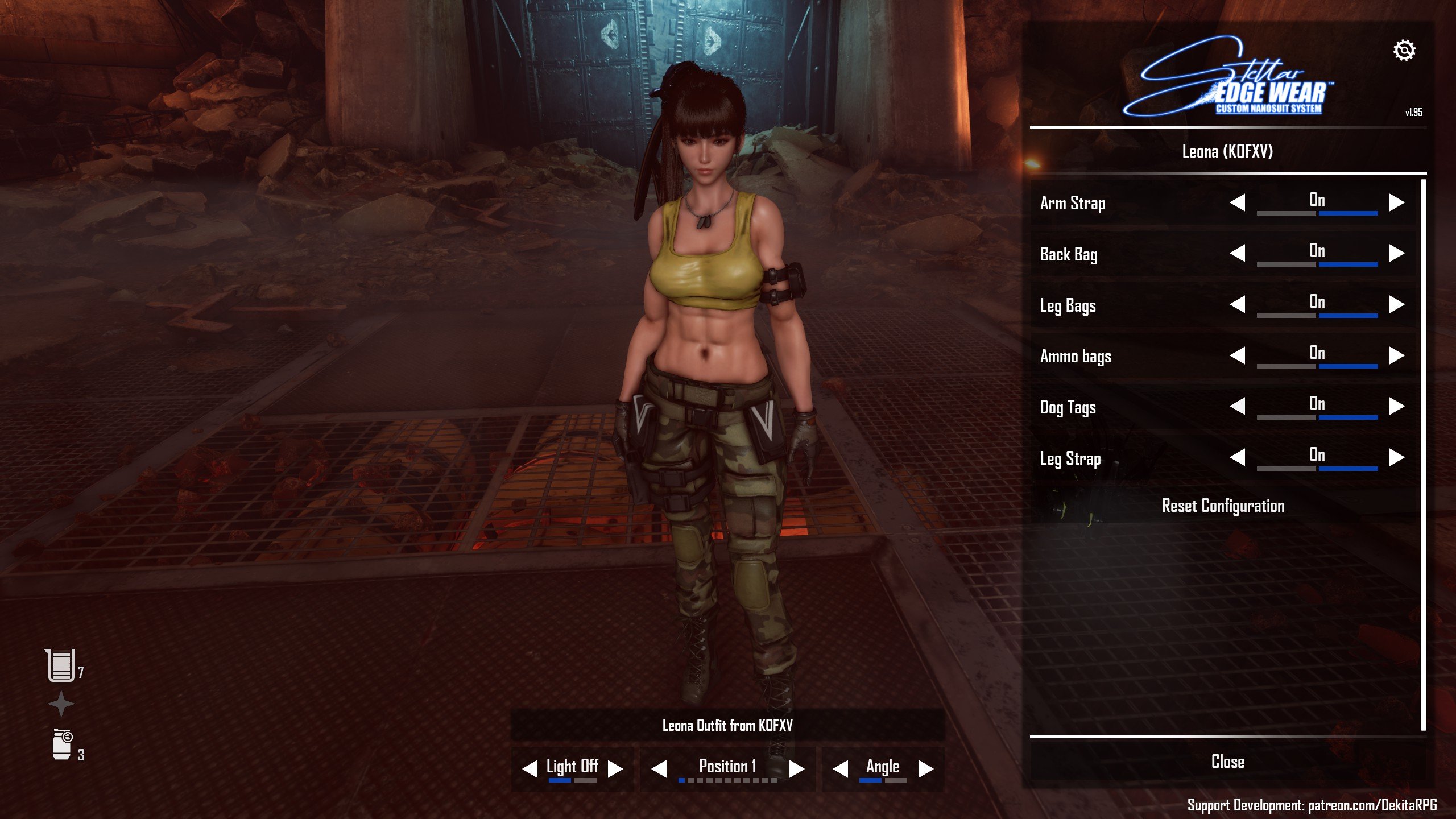The width and height of the screenshot is (1456, 819).
Task: Toggle Leg Bags with its right arrow
Action: point(1396,304)
